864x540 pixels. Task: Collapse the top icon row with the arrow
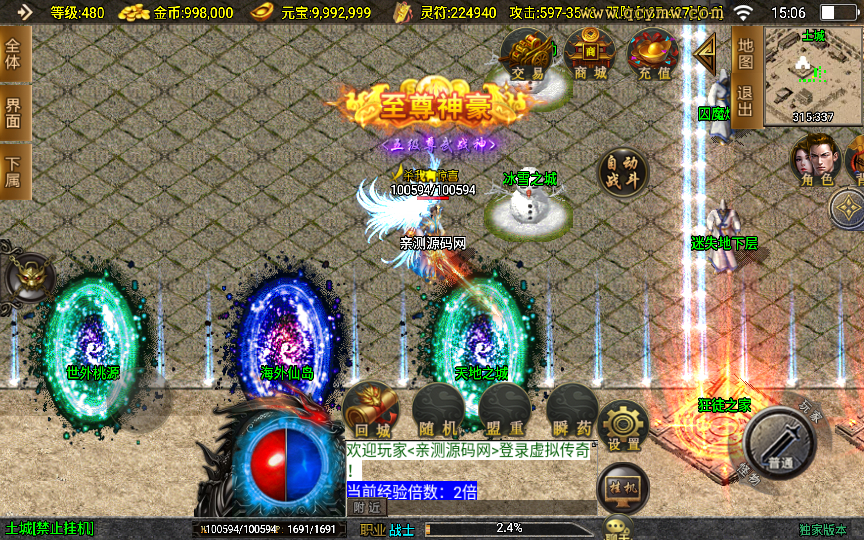point(706,50)
